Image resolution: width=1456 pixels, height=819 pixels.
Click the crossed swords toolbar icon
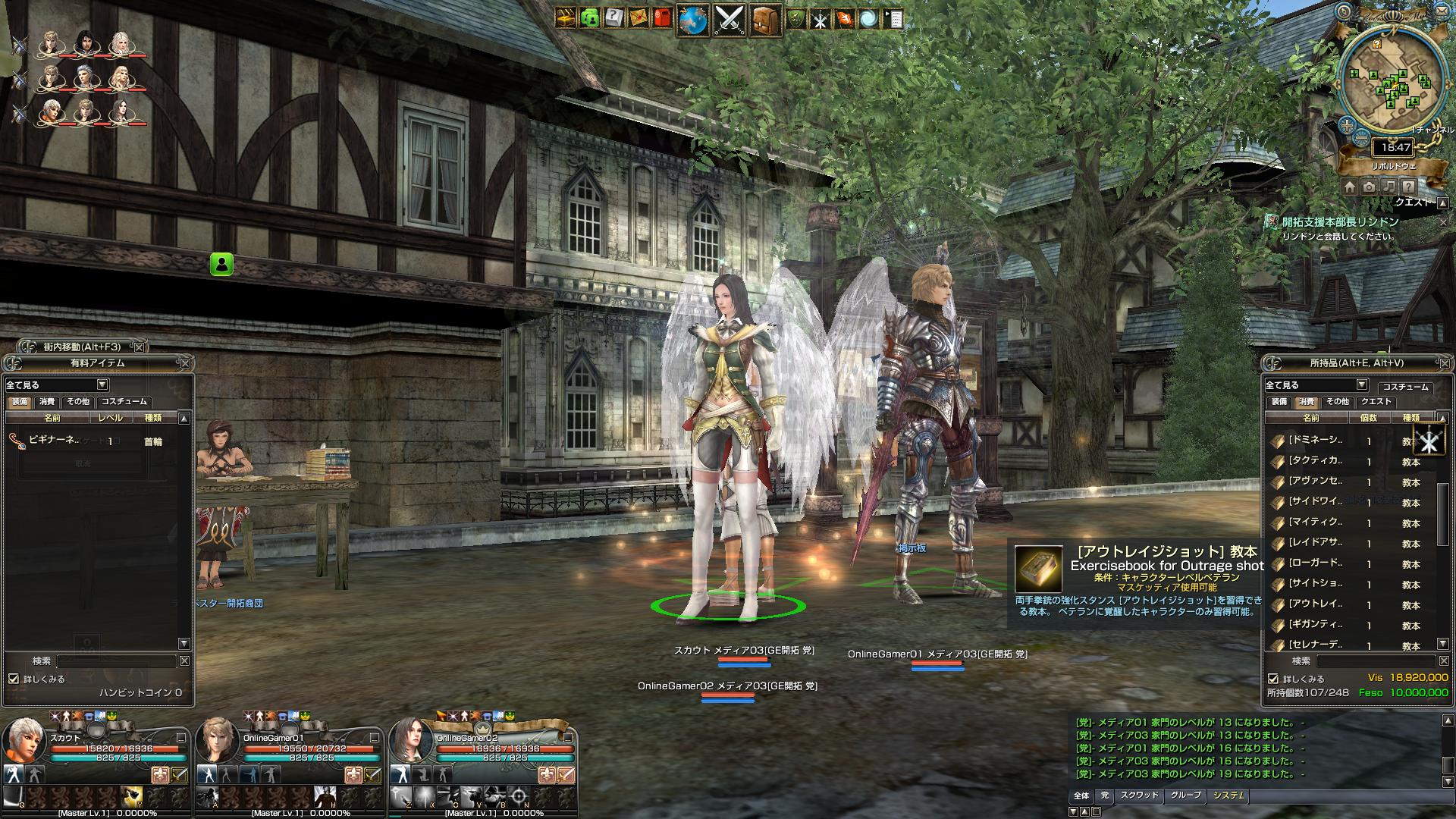[x=730, y=20]
